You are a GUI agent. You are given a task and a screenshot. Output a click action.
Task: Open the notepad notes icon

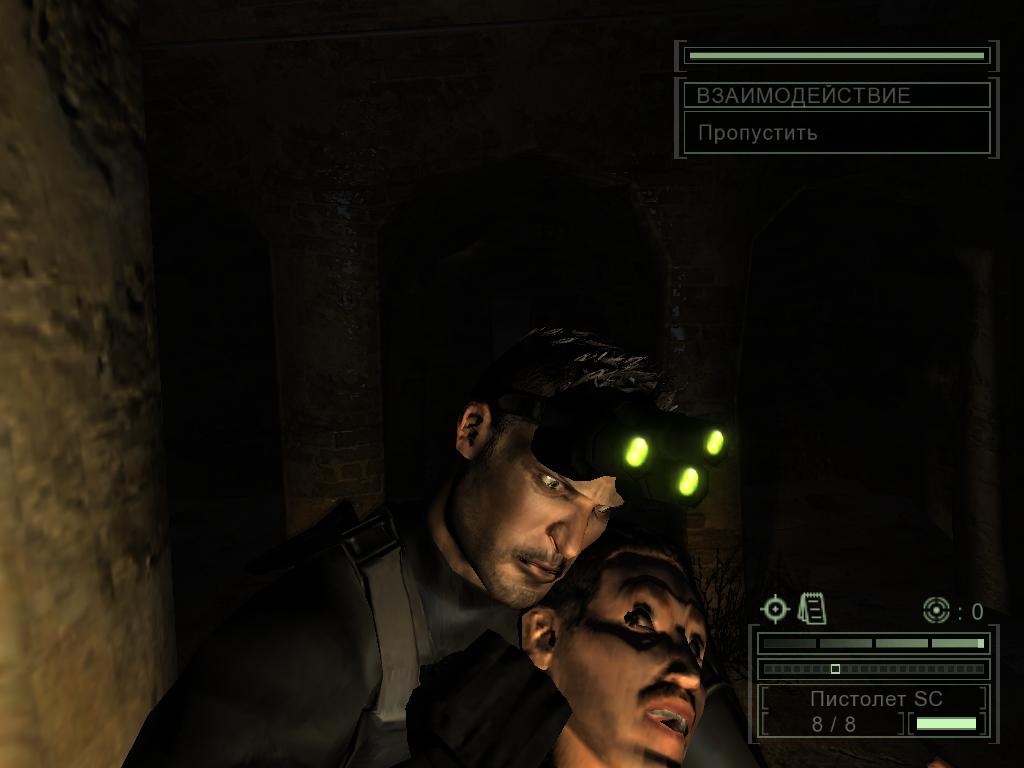click(812, 609)
